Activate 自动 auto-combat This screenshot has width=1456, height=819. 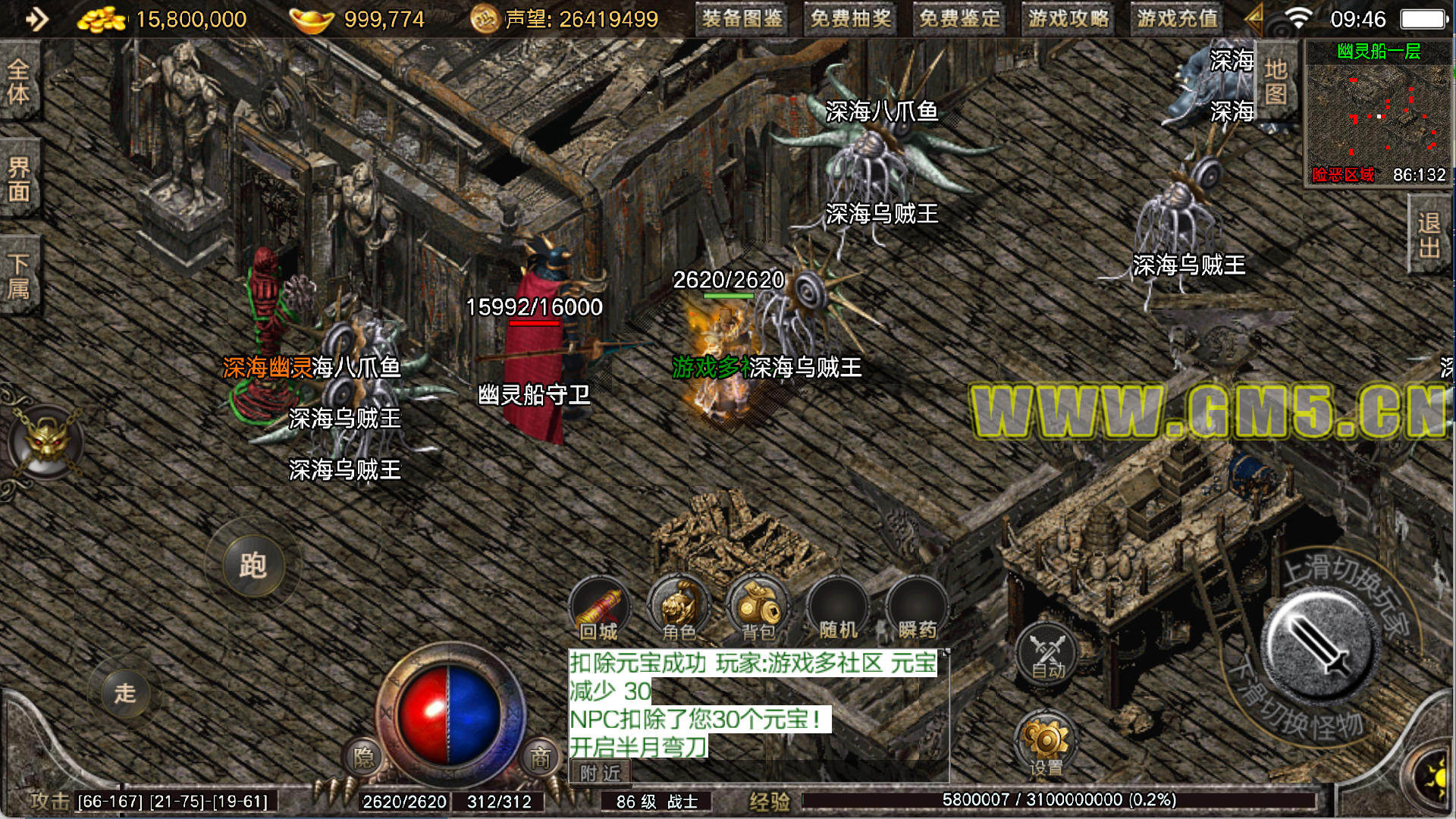coord(1048,654)
